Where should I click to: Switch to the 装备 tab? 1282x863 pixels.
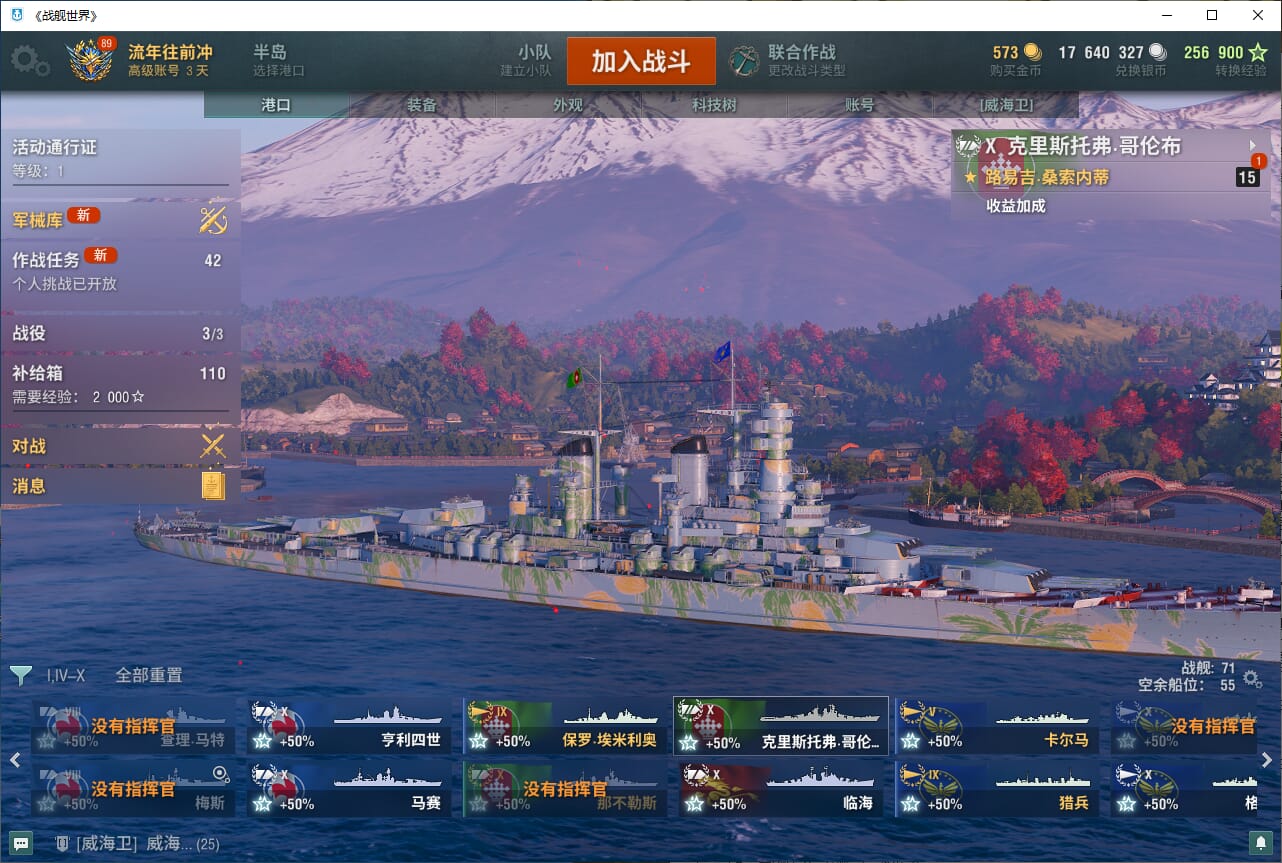click(422, 105)
